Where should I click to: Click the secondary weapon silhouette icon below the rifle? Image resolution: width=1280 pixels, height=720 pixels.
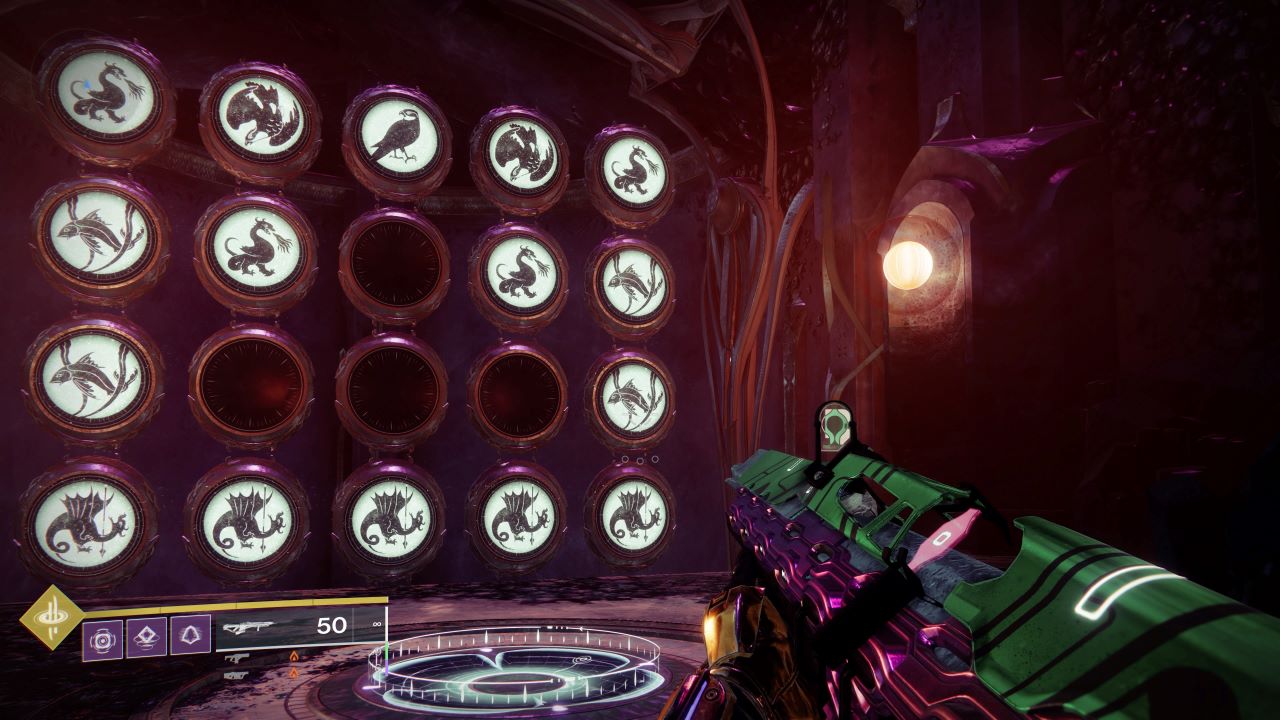click(237, 658)
